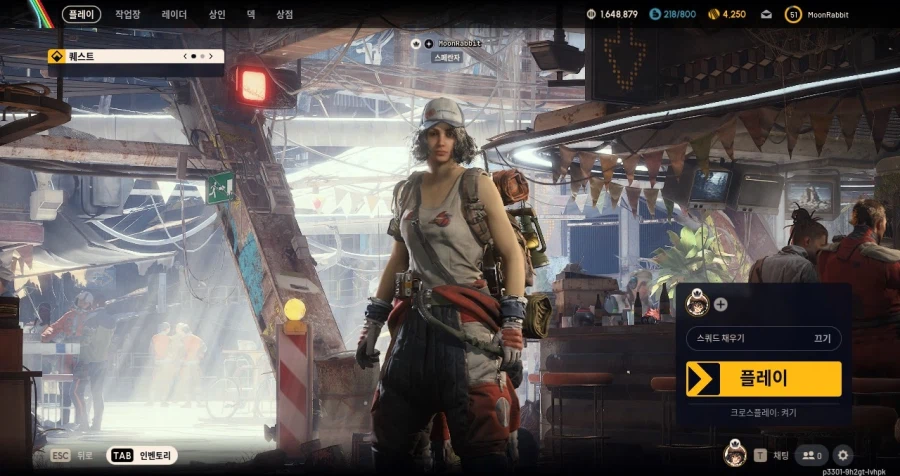Switch to the 레이더 tab
Screen dimensions: 900x476
[174, 14]
